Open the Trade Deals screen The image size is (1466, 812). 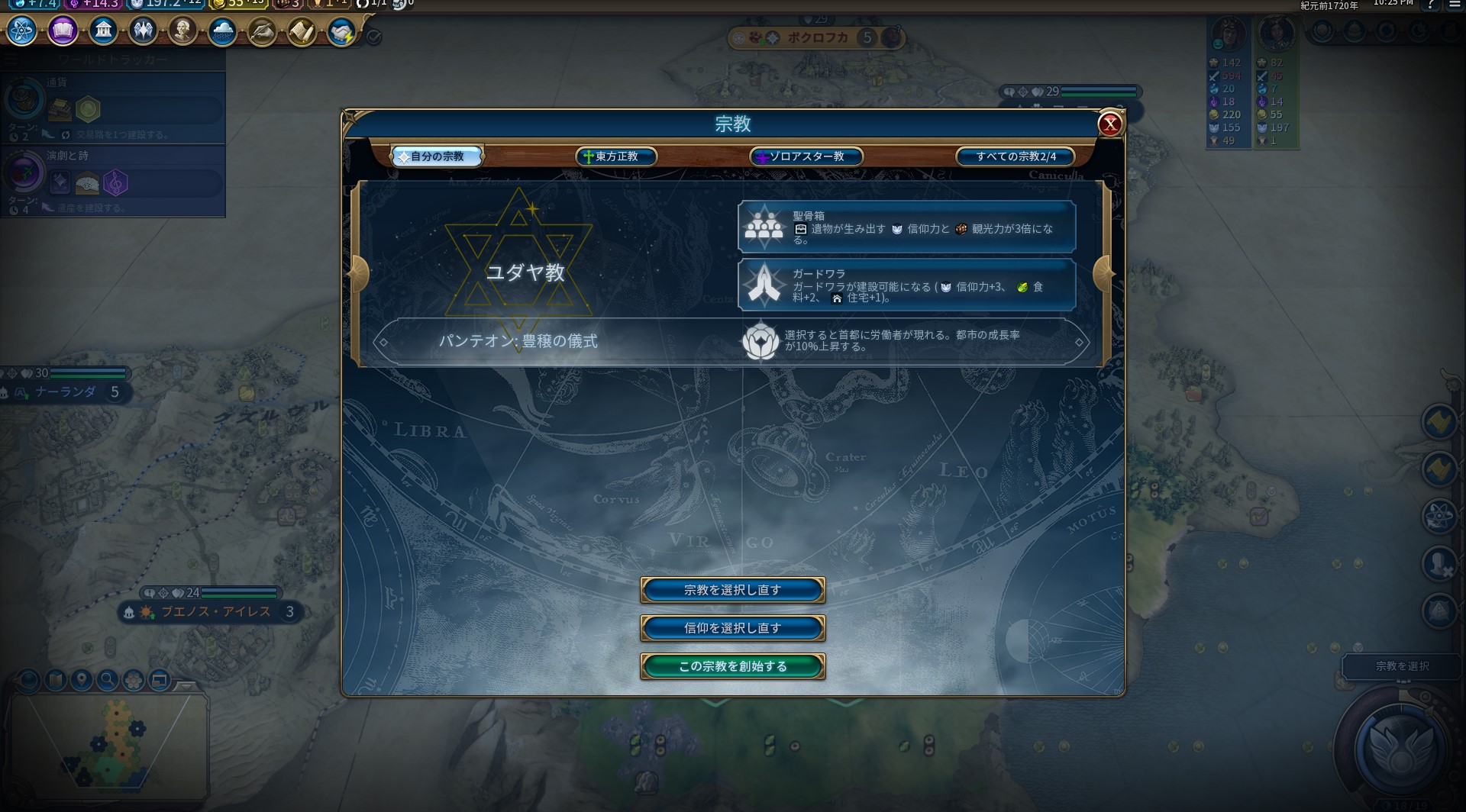pyautogui.click(x=341, y=31)
